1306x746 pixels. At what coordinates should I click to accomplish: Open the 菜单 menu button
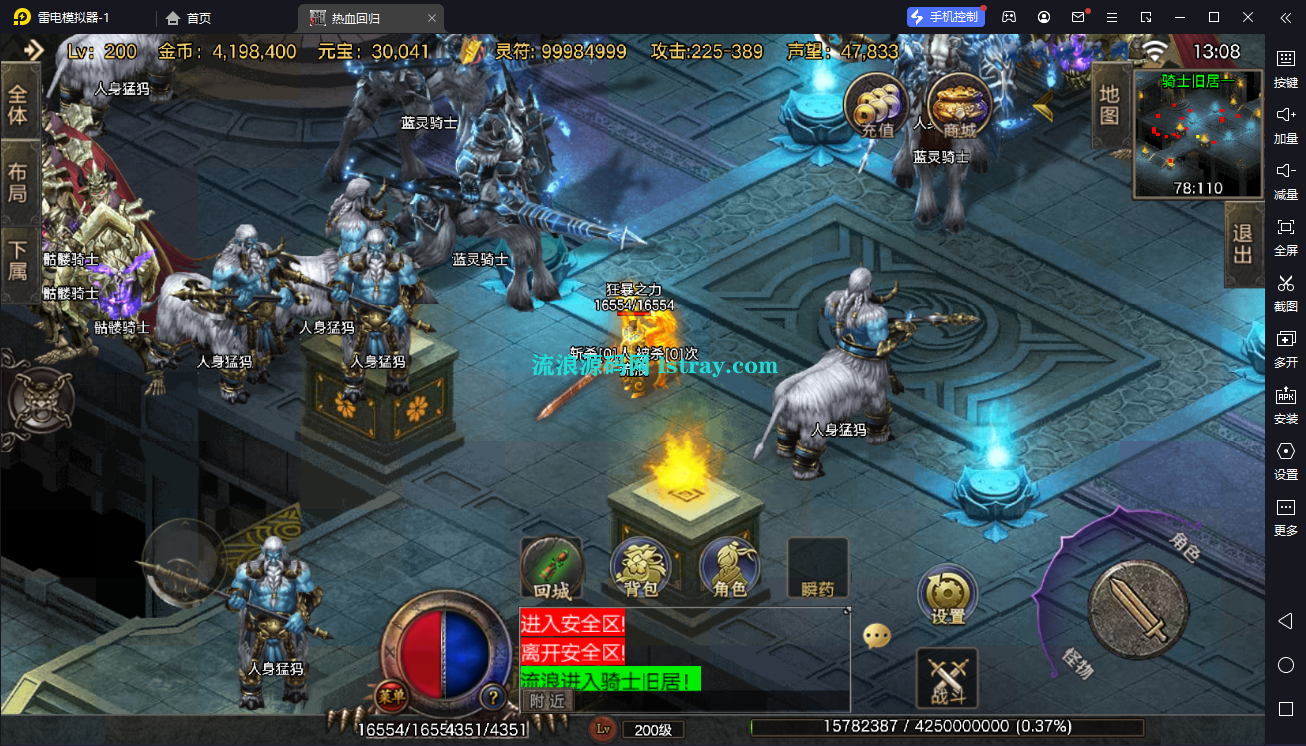click(390, 696)
